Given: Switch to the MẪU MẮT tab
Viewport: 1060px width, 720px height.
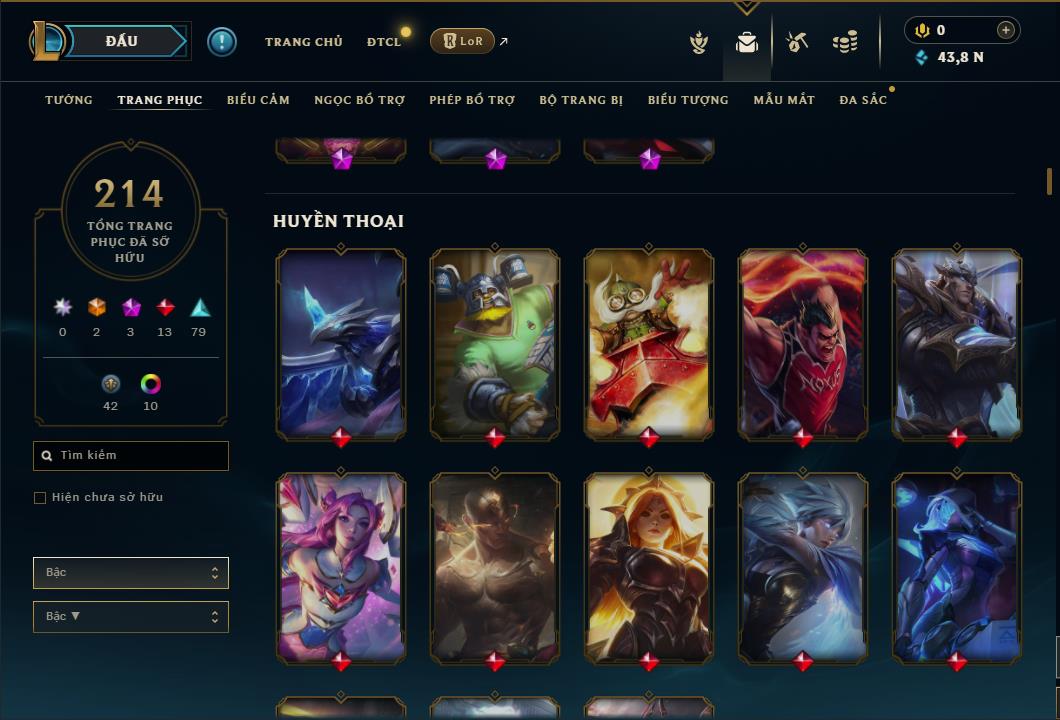Looking at the screenshot, I should [x=784, y=100].
